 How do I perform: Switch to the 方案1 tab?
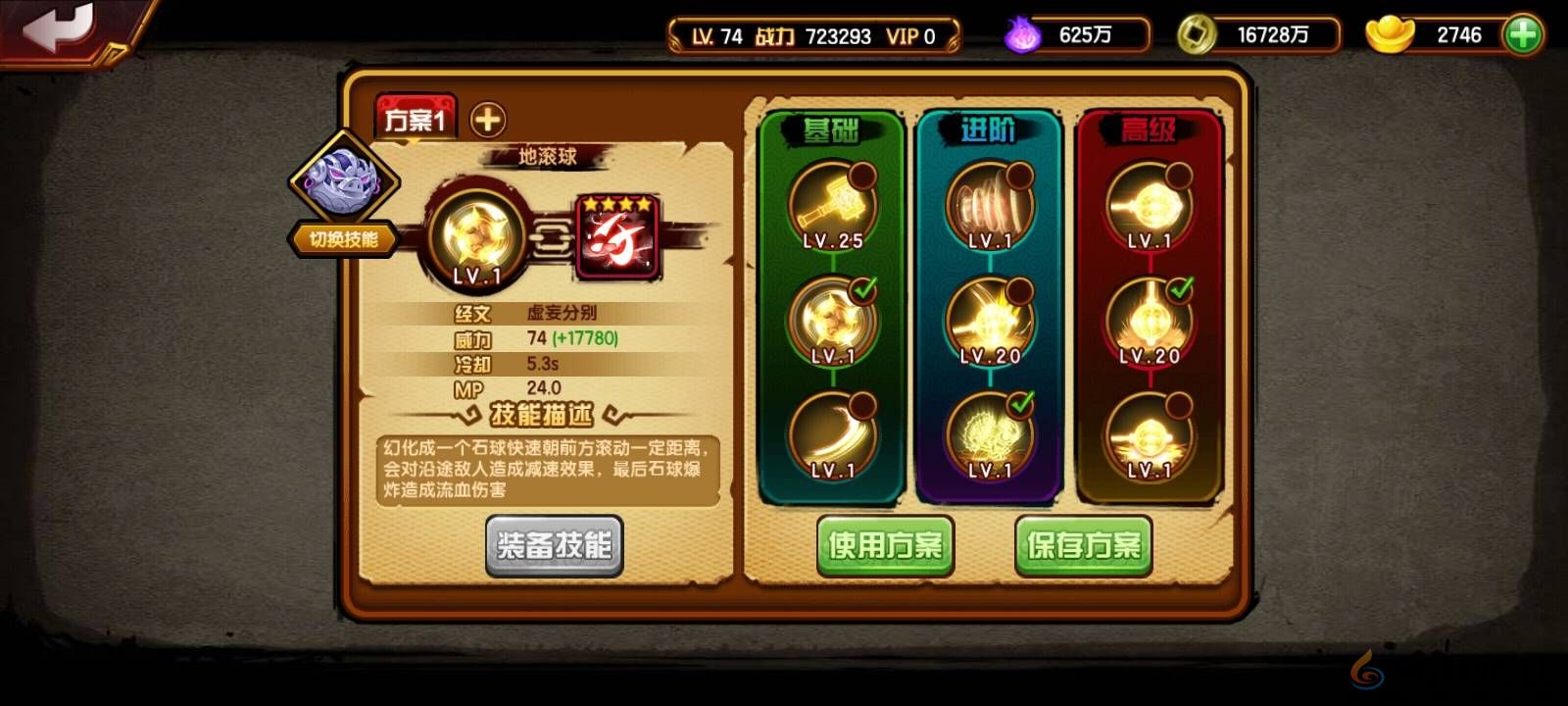coord(416,116)
